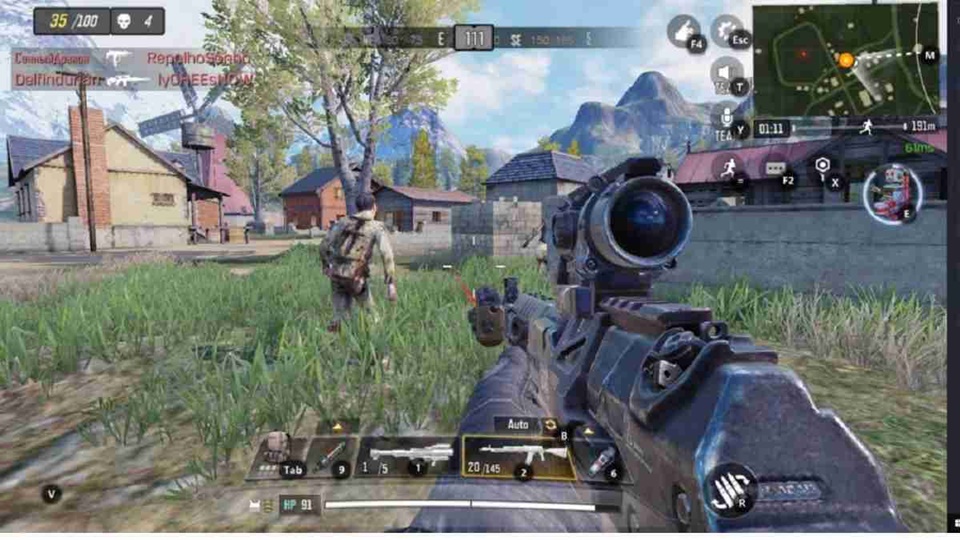
Task: Expand the healing item selection arrow
Action: [x=338, y=427]
